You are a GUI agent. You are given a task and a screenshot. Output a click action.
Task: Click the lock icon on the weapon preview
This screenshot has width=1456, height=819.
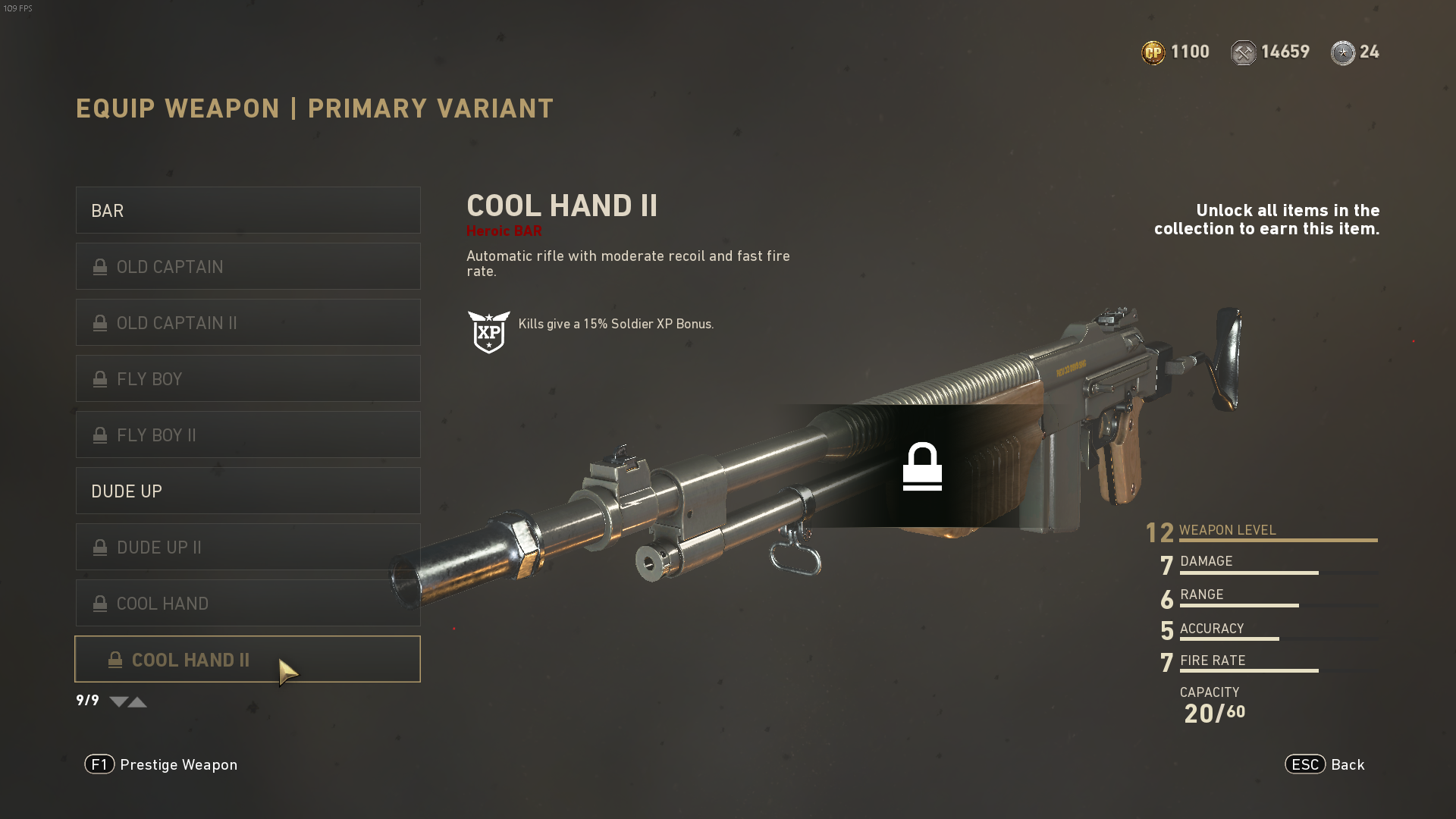[x=922, y=466]
